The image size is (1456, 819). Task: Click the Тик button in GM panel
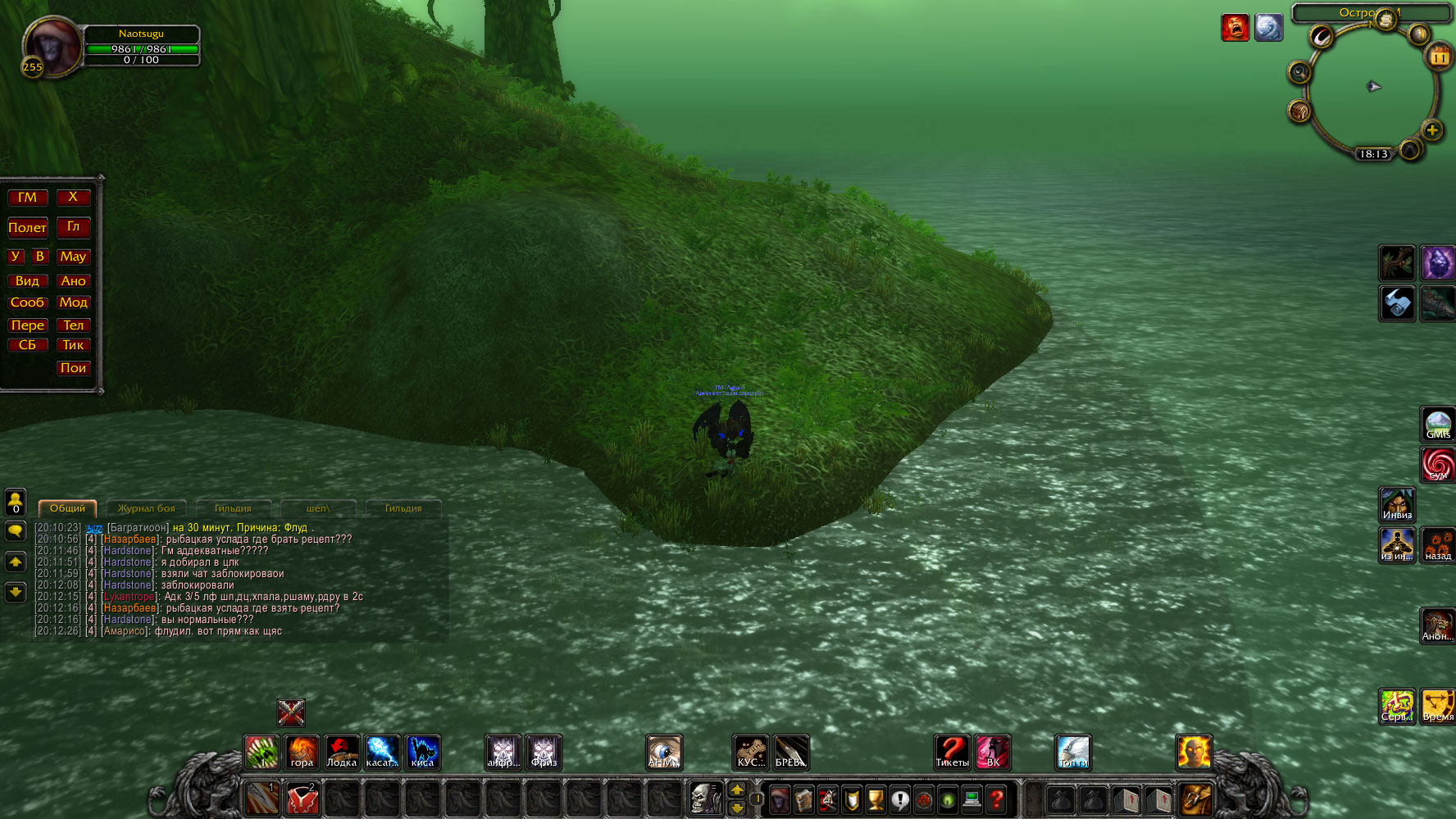(x=73, y=345)
